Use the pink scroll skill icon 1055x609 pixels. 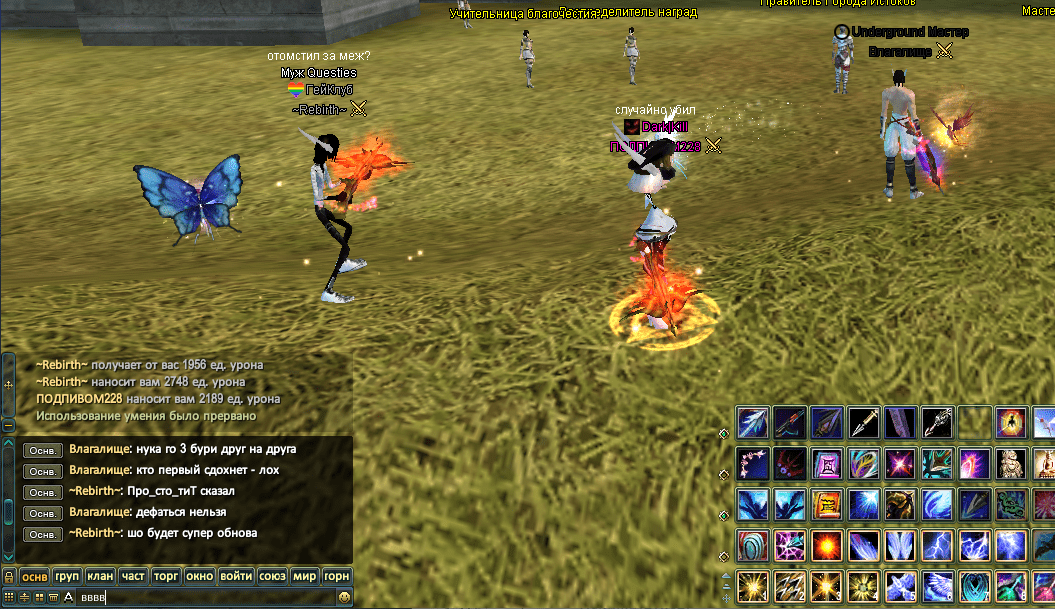coord(827,464)
